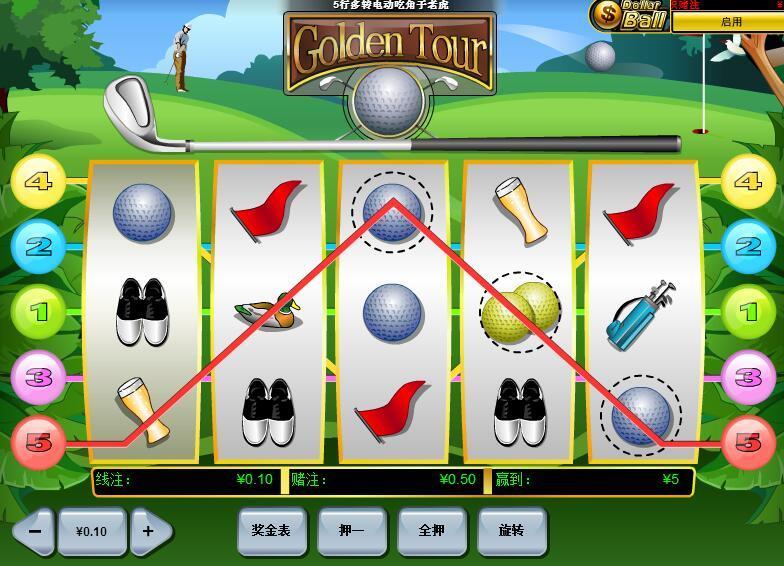Spin the reels with 旋转

coord(511,530)
